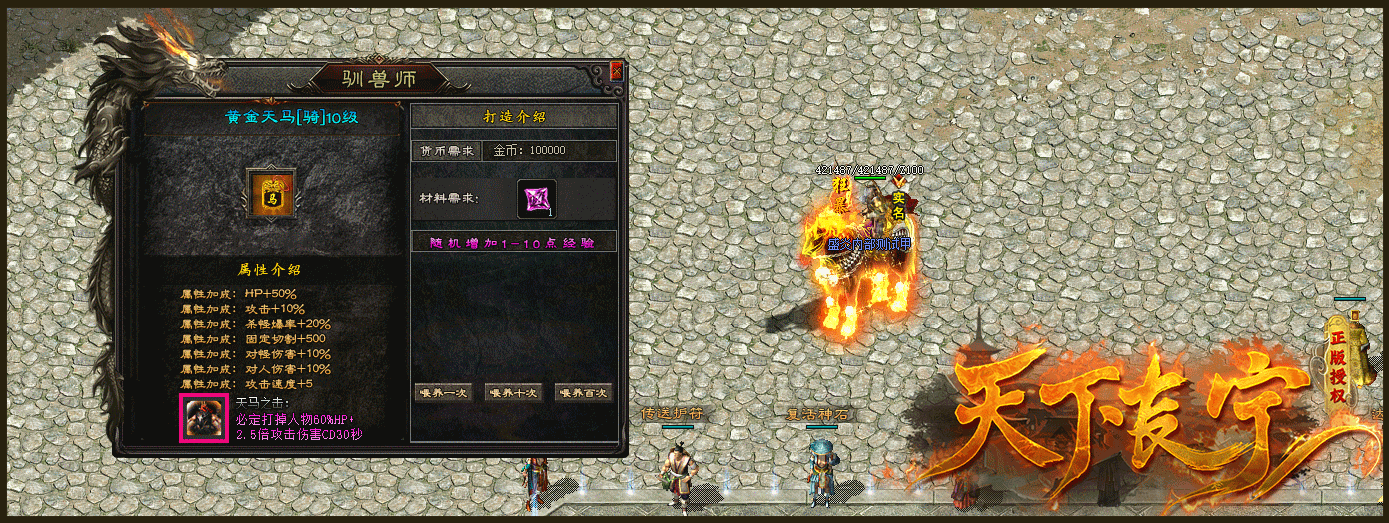
Task: Feed the mount once with 喂养一次
Action: coord(443,393)
